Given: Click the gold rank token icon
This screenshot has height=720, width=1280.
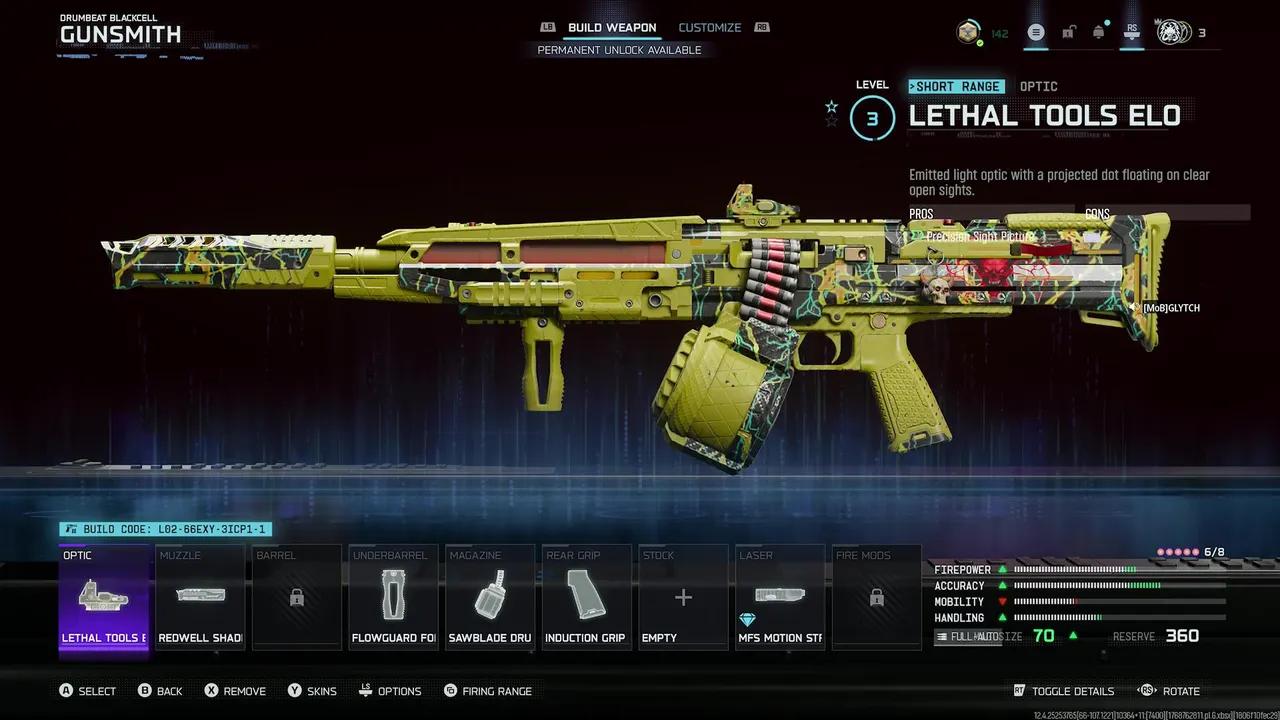Looking at the screenshot, I should click(x=968, y=33).
